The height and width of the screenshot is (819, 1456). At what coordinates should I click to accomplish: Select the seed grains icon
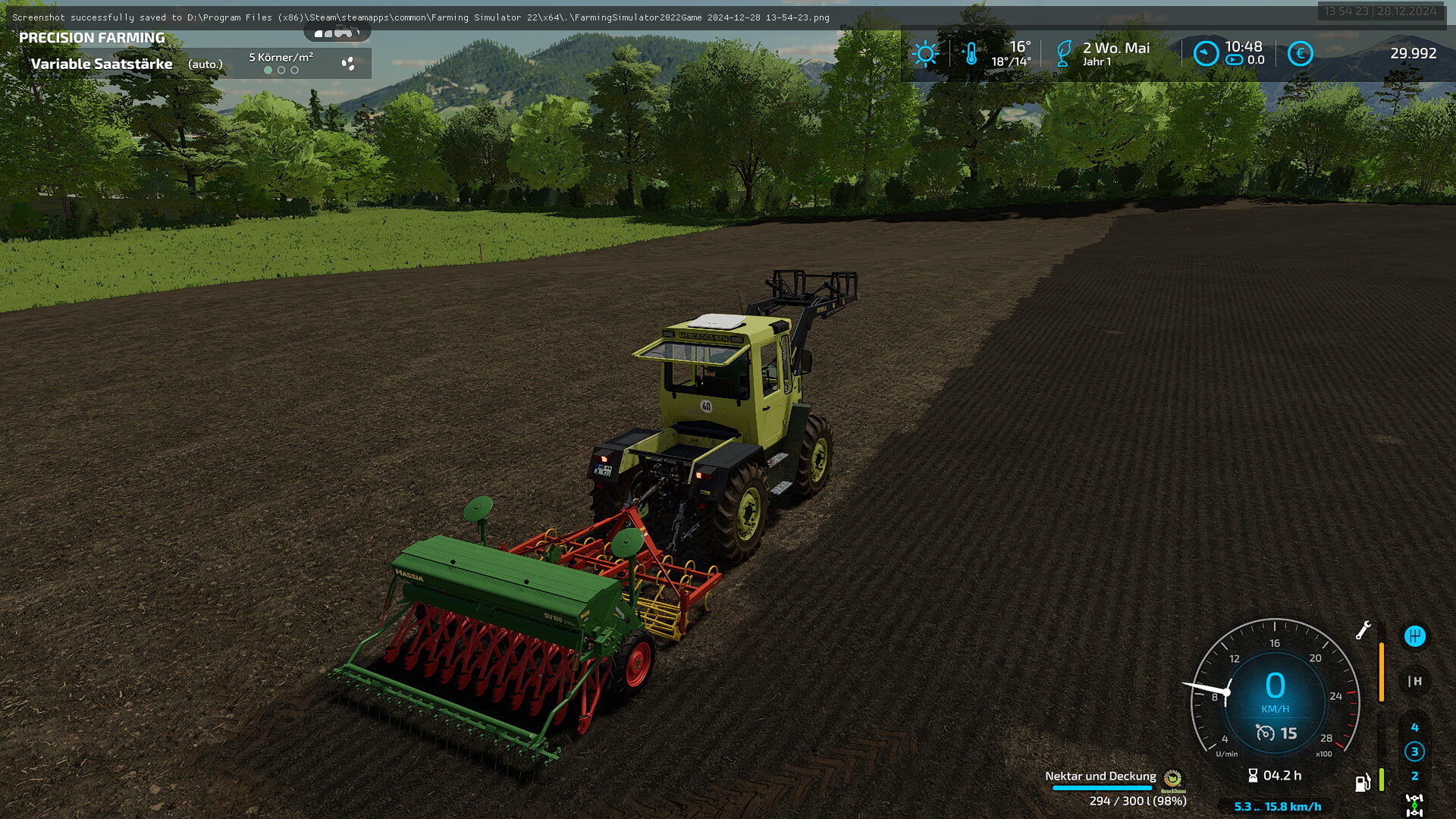[348, 64]
